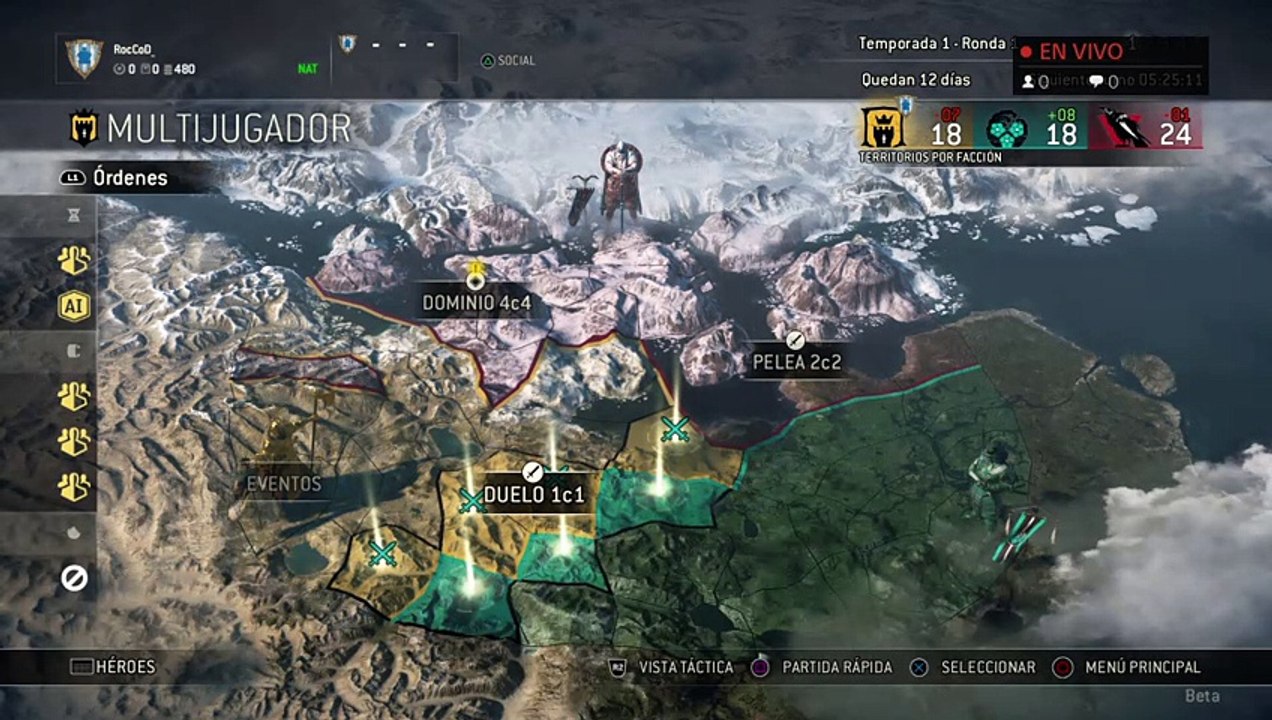Image resolution: width=1272 pixels, height=720 pixels.
Task: Open the EVENTOS map label
Action: pos(284,484)
